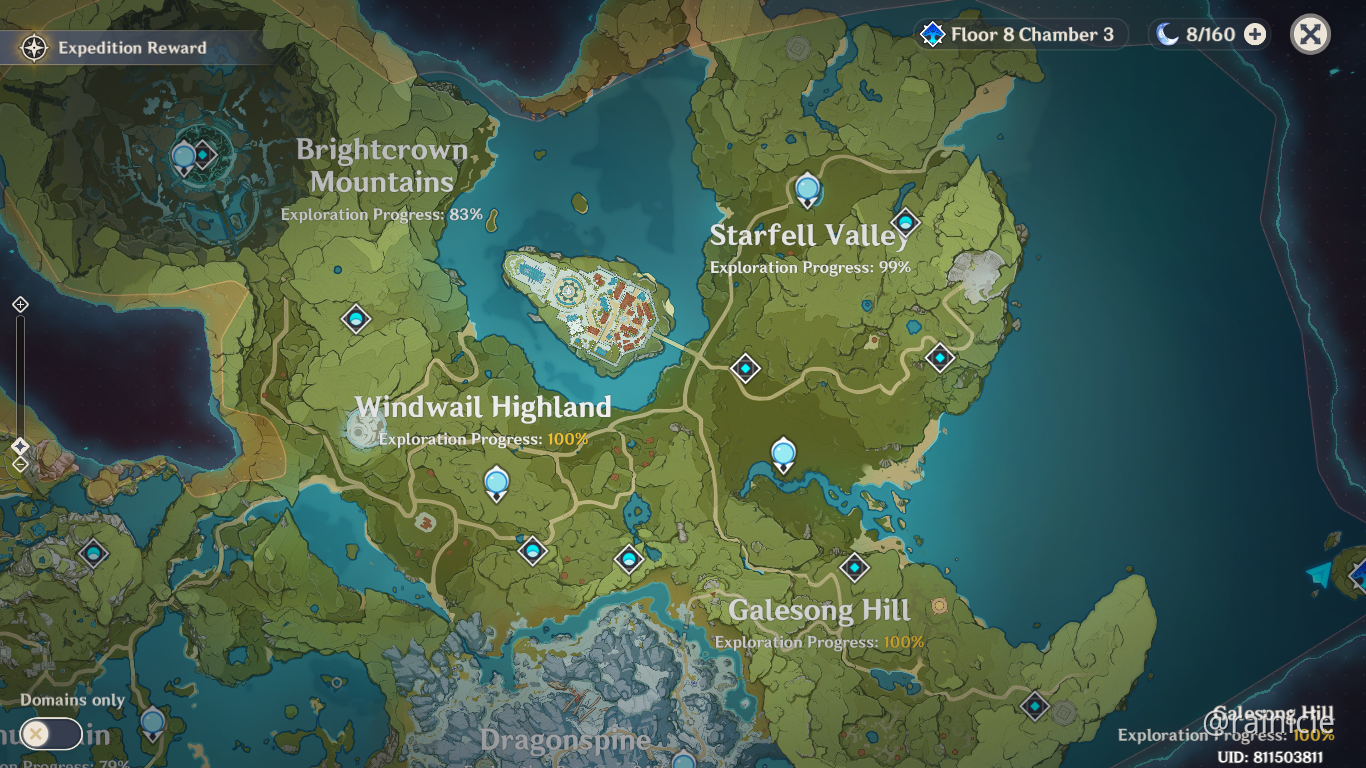Image resolution: width=1366 pixels, height=768 pixels.
Task: Click the map zoom slider handle
Action: pyautogui.click(x=20, y=446)
